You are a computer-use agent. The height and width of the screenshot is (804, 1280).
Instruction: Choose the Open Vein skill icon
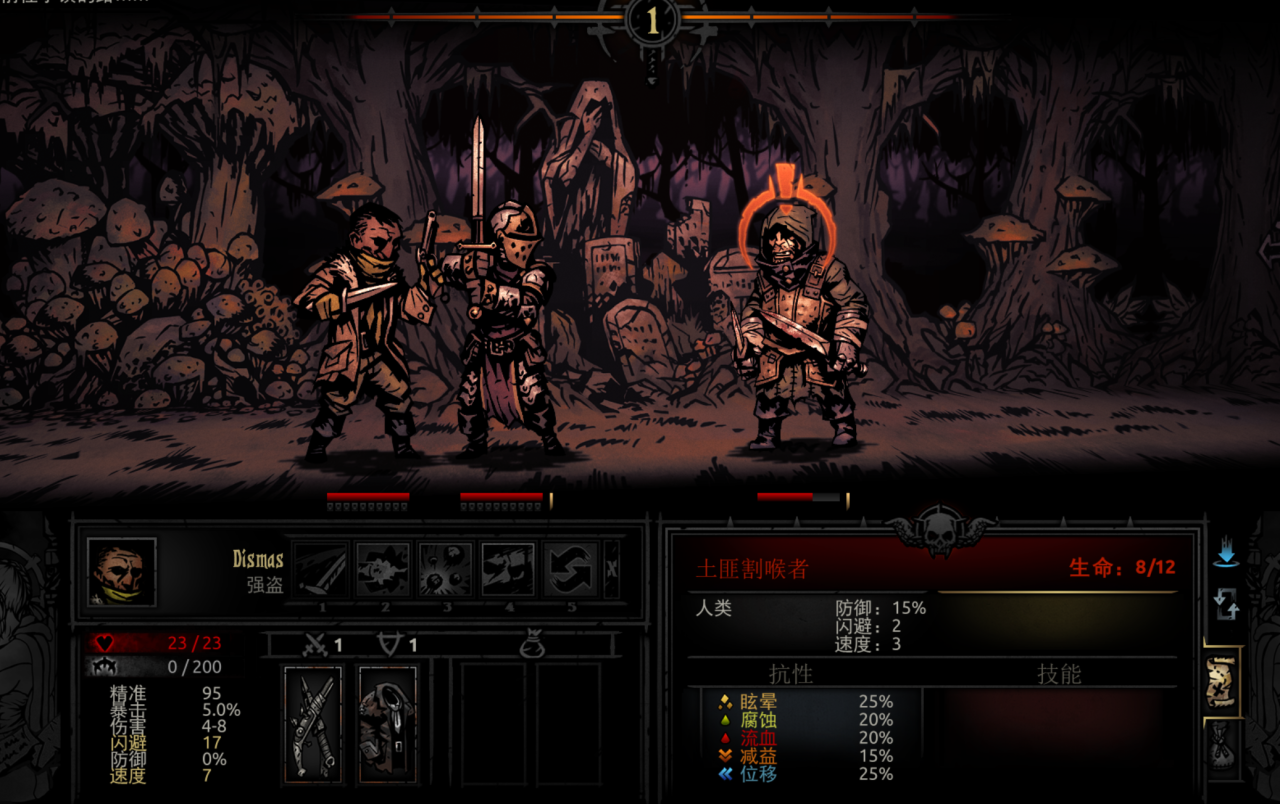tap(508, 570)
